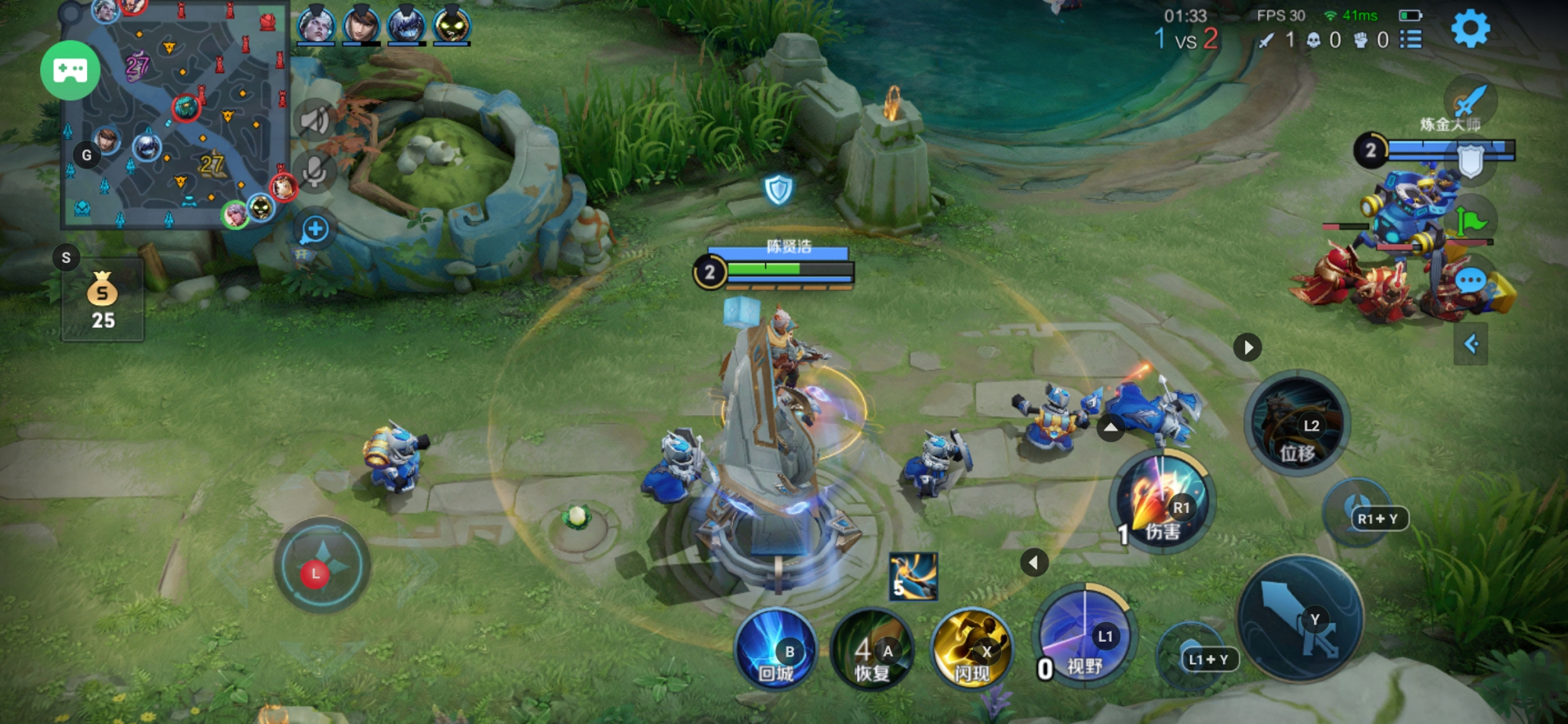The height and width of the screenshot is (724, 1568).
Task: Open the scoreboard list icon
Action: pos(1411,39)
